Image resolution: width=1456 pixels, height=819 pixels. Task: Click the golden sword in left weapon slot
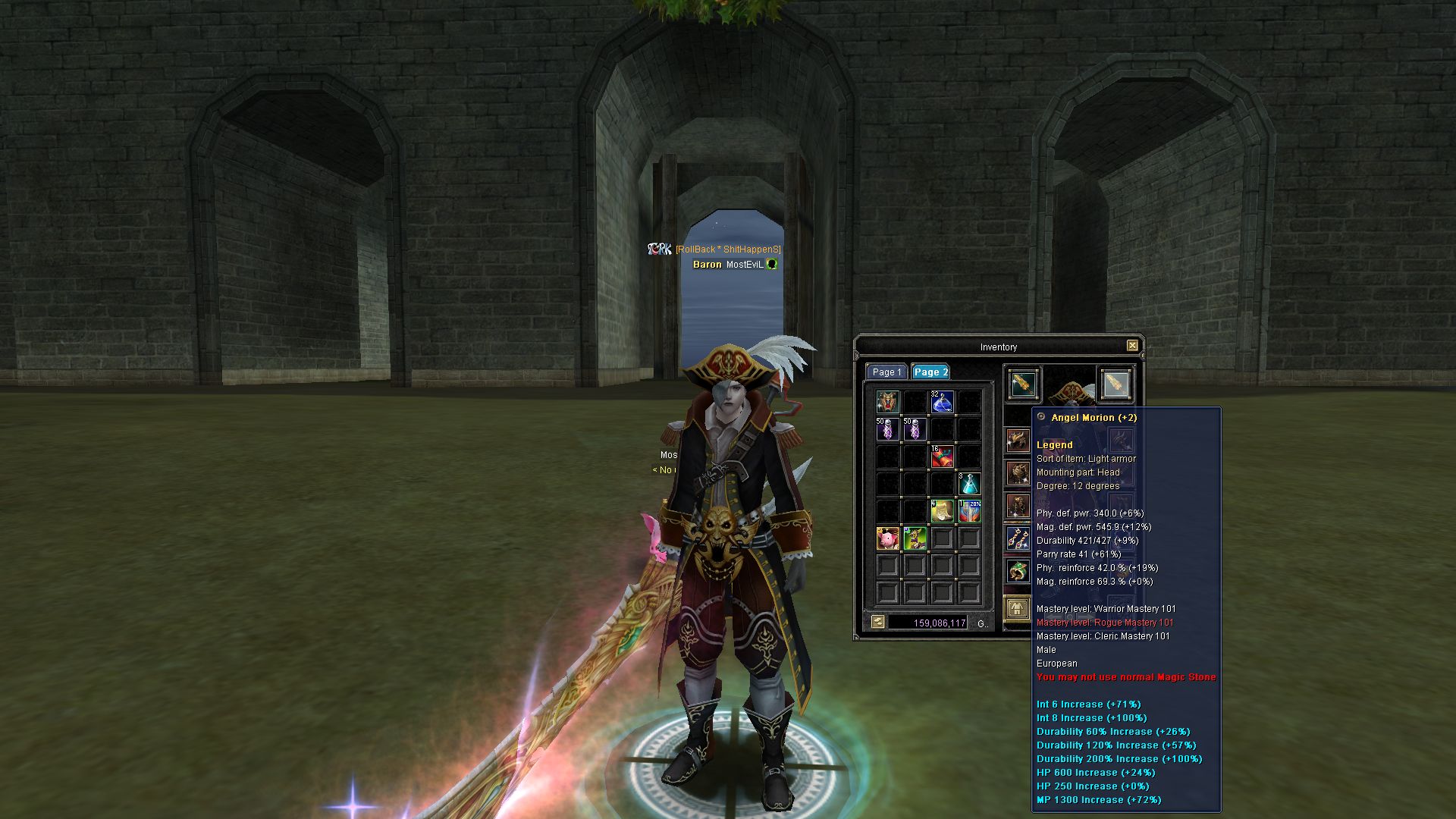point(1023,384)
